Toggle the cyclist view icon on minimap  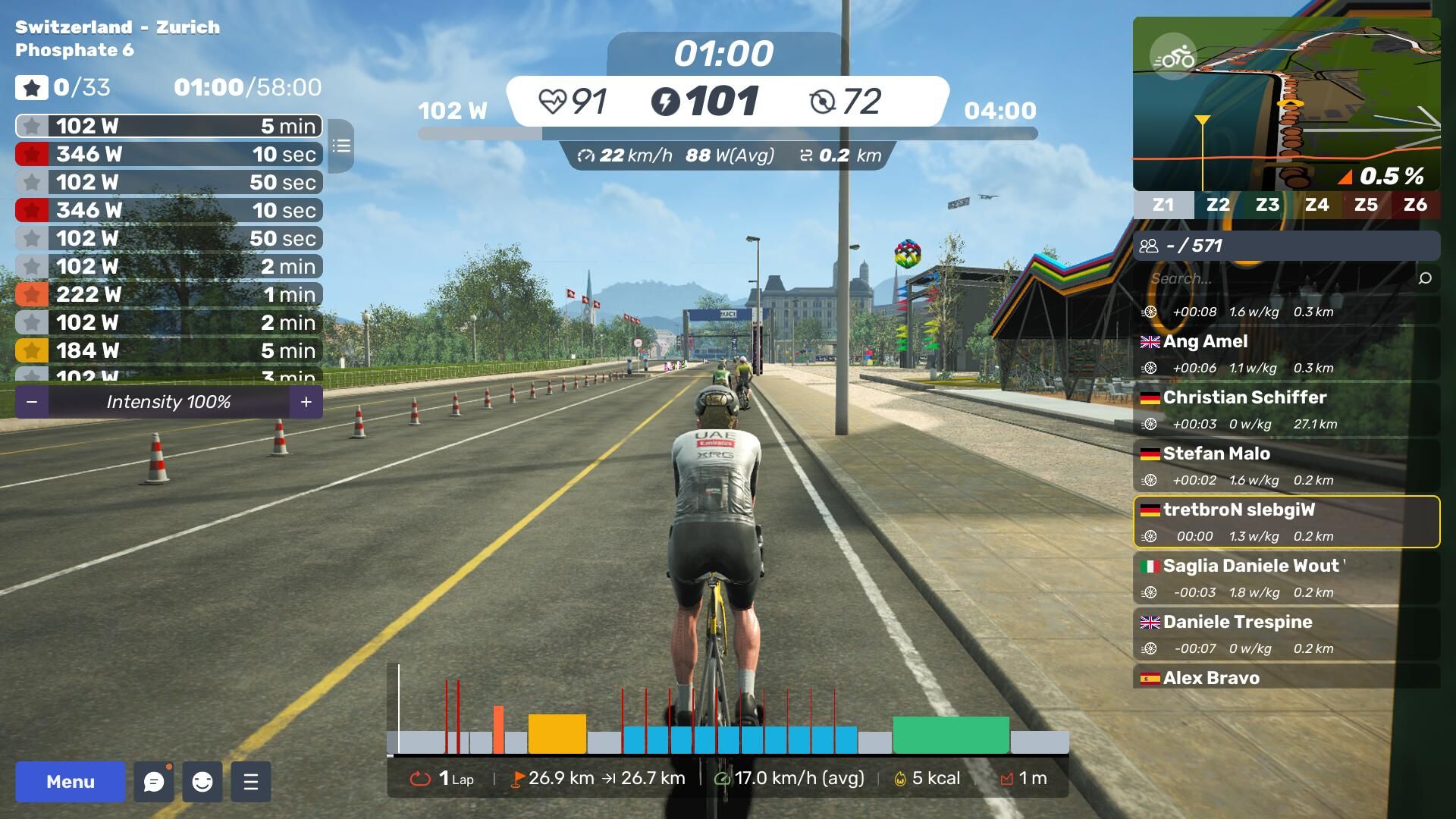pos(1173,57)
